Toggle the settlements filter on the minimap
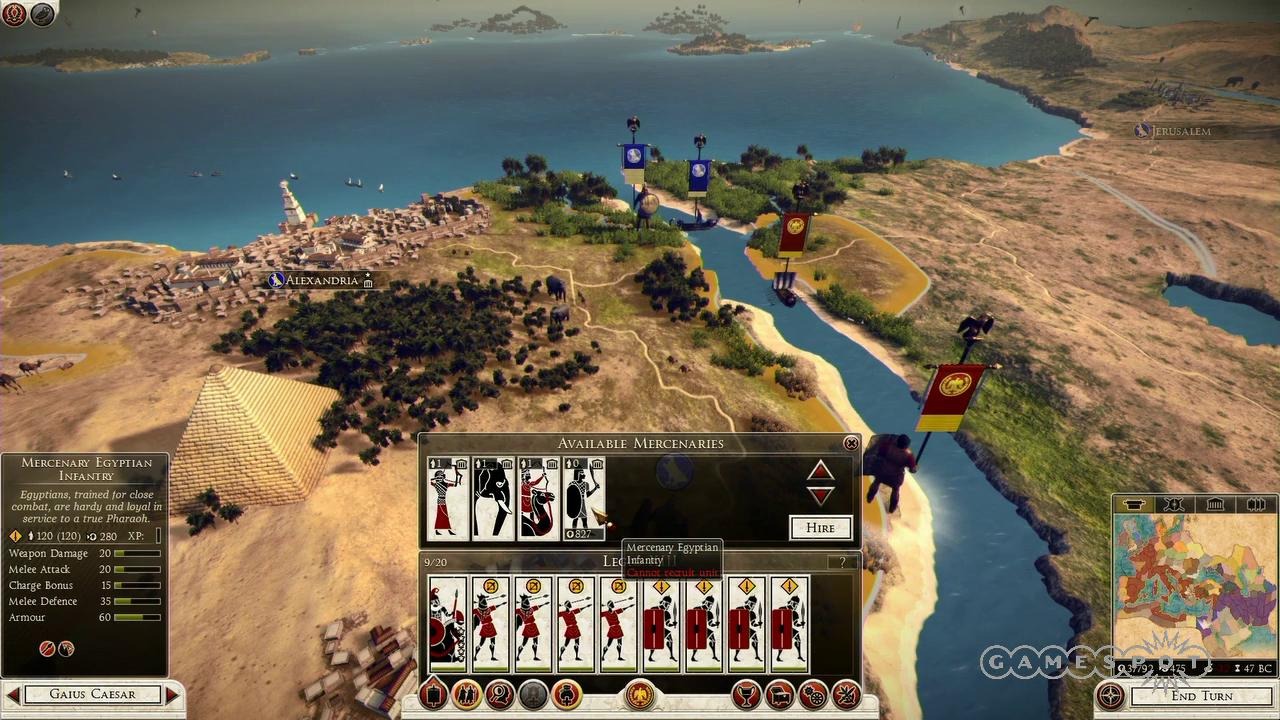Screen dimensions: 1280x720 pos(1132,505)
